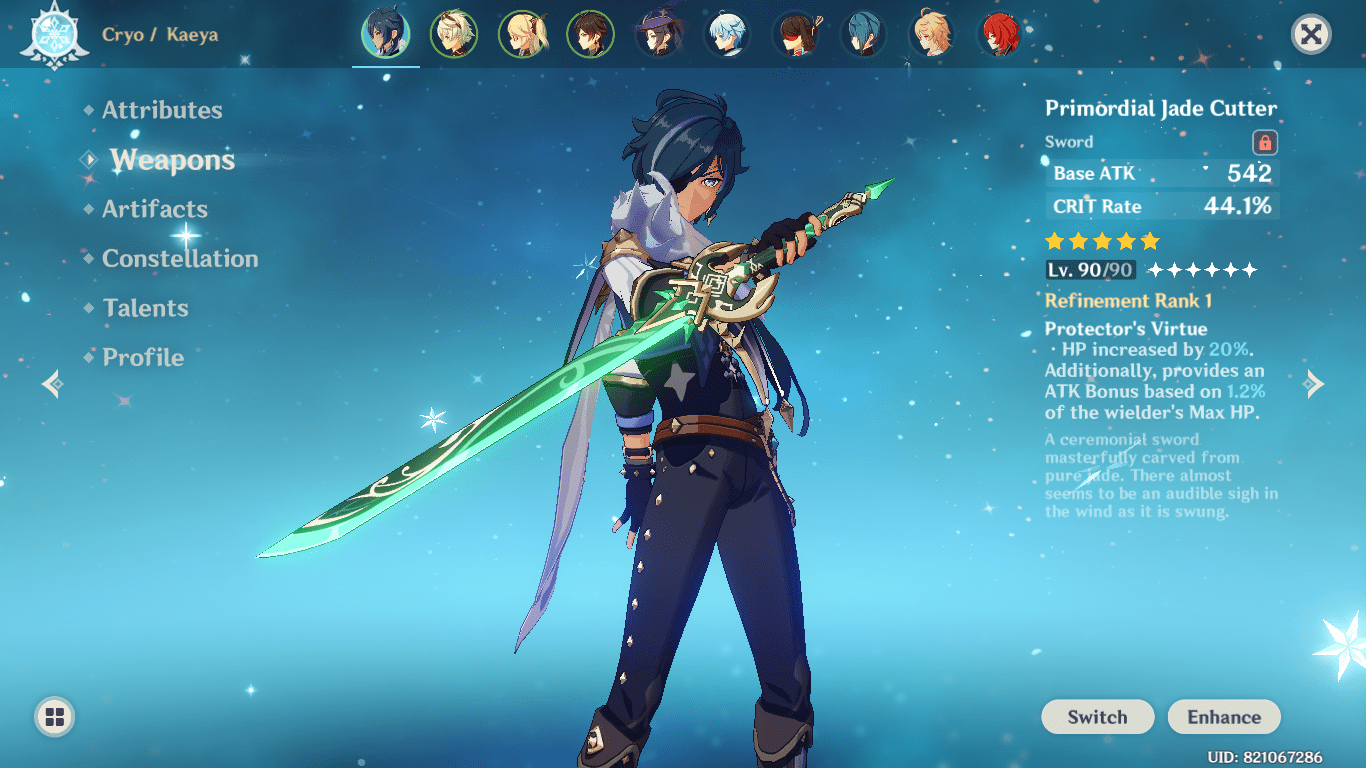Switch the equipped weapon
This screenshot has height=768, width=1366.
coord(1097,717)
